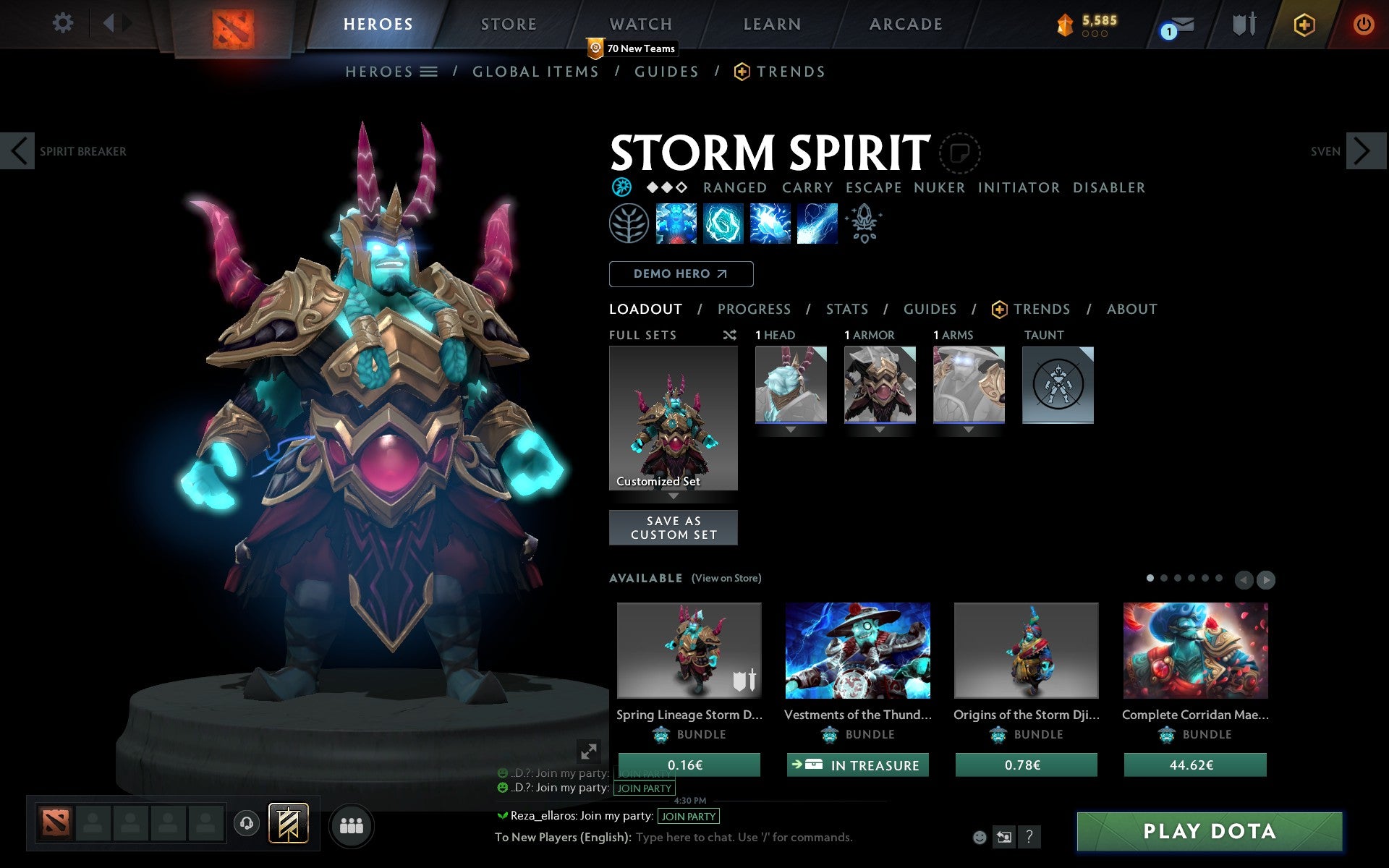
Task: Shuffle full sets with crossed-arrows icon
Action: 730,335
